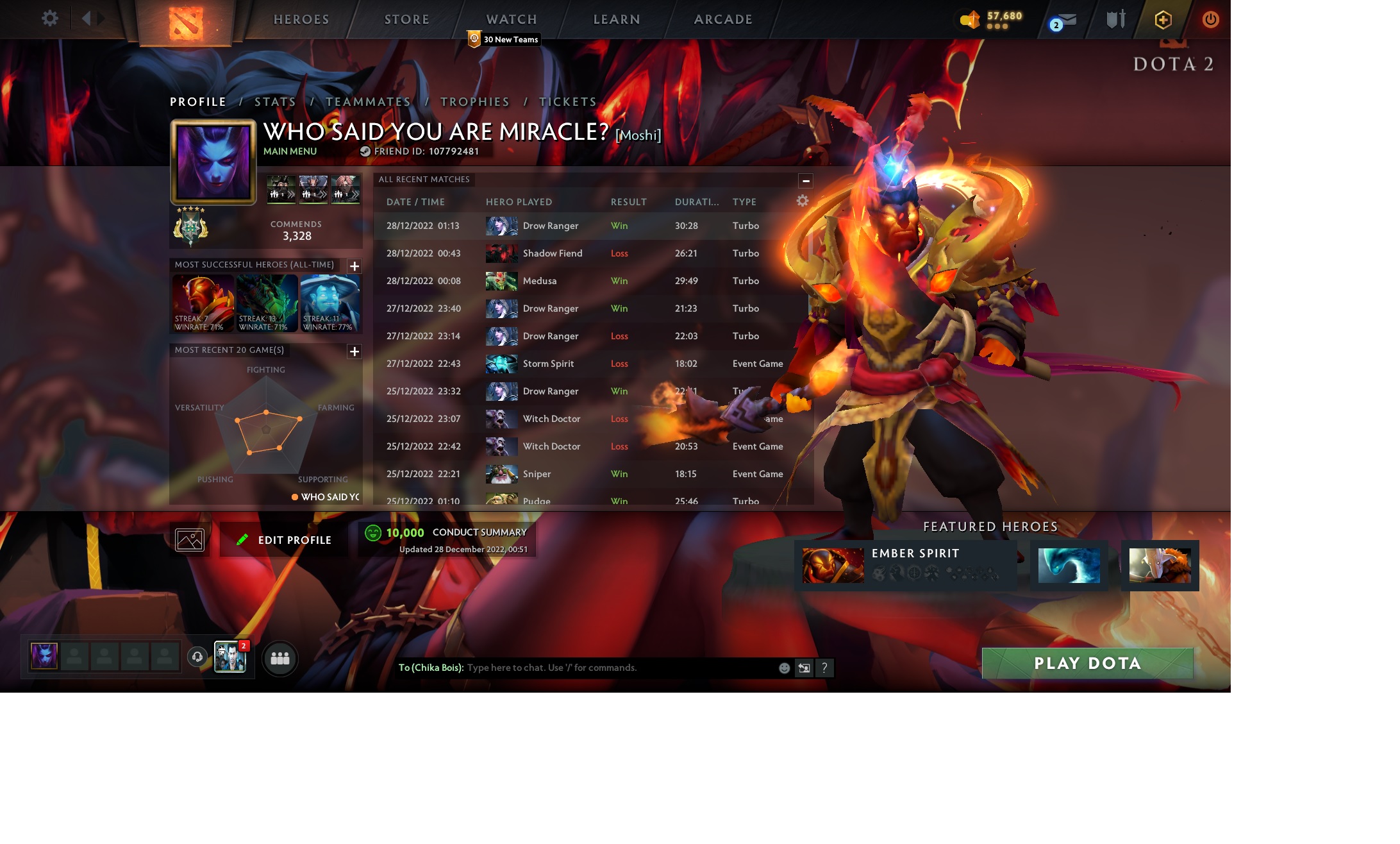The height and width of the screenshot is (844, 1400).
Task: Open settings with the gear icon top-left
Action: [x=50, y=19]
